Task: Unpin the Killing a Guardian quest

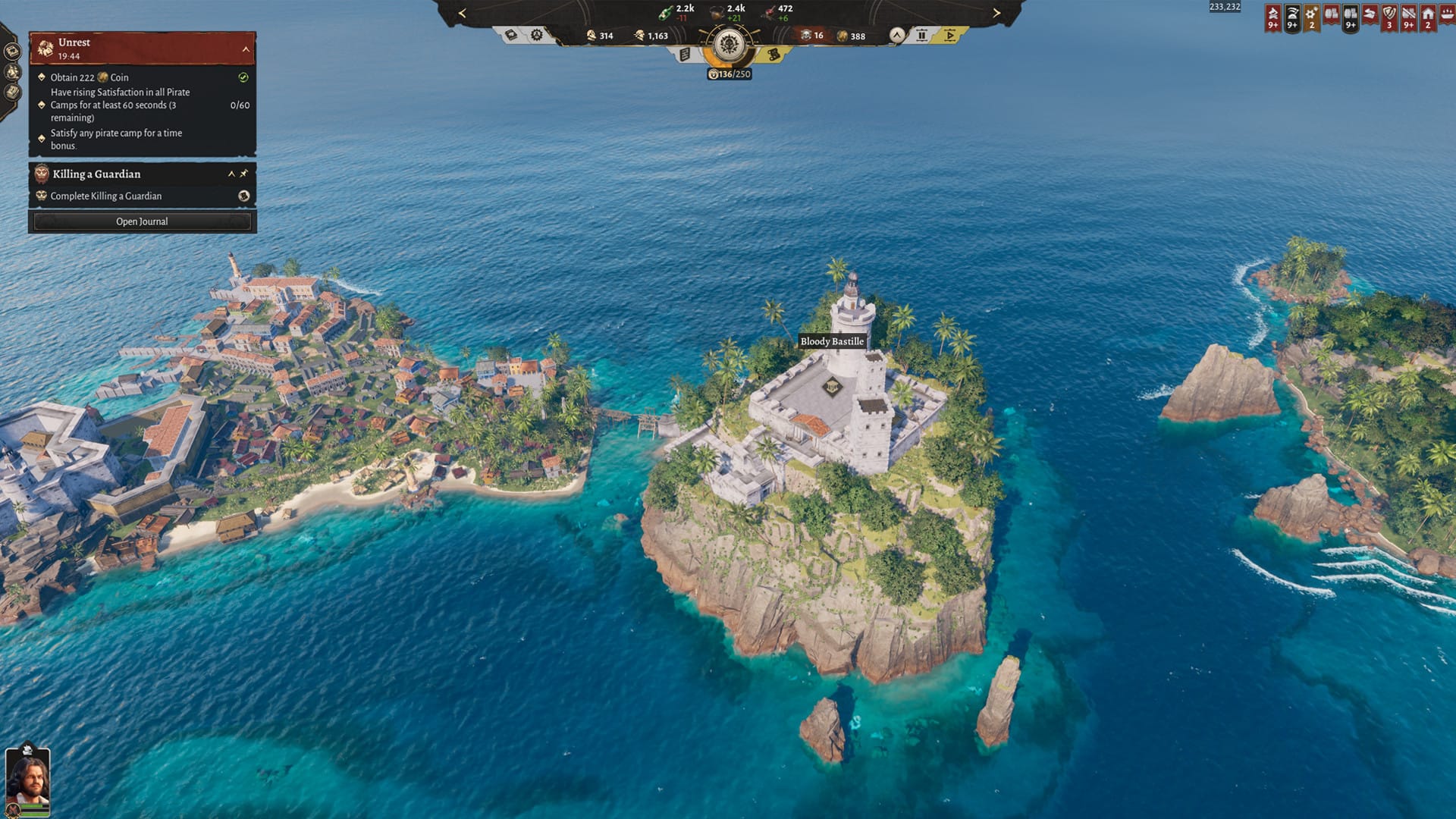Action: point(244,174)
